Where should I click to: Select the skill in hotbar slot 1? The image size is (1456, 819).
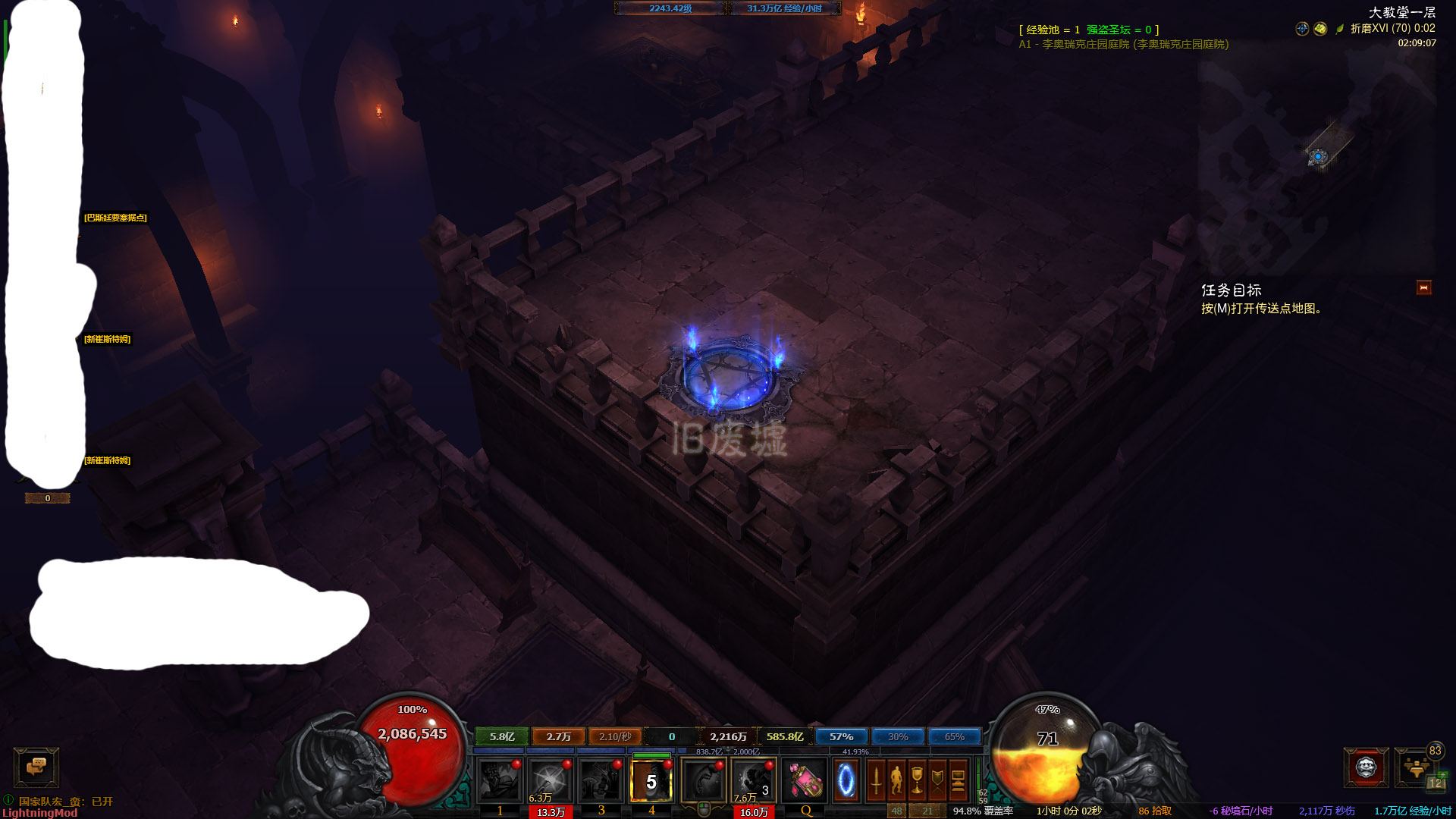click(x=500, y=780)
